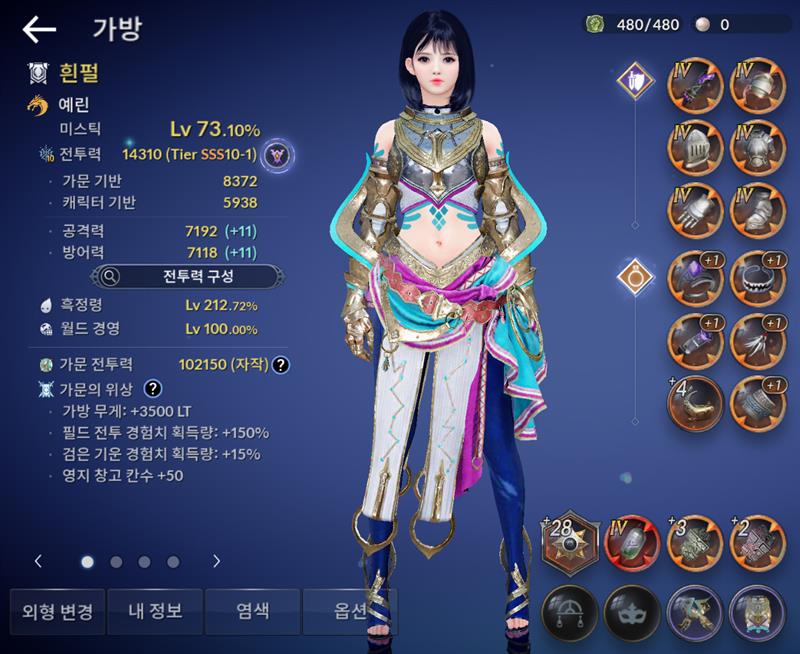Viewport: 800px width, 654px height.
Task: Open help for 가문의 위상
Action: 154,389
